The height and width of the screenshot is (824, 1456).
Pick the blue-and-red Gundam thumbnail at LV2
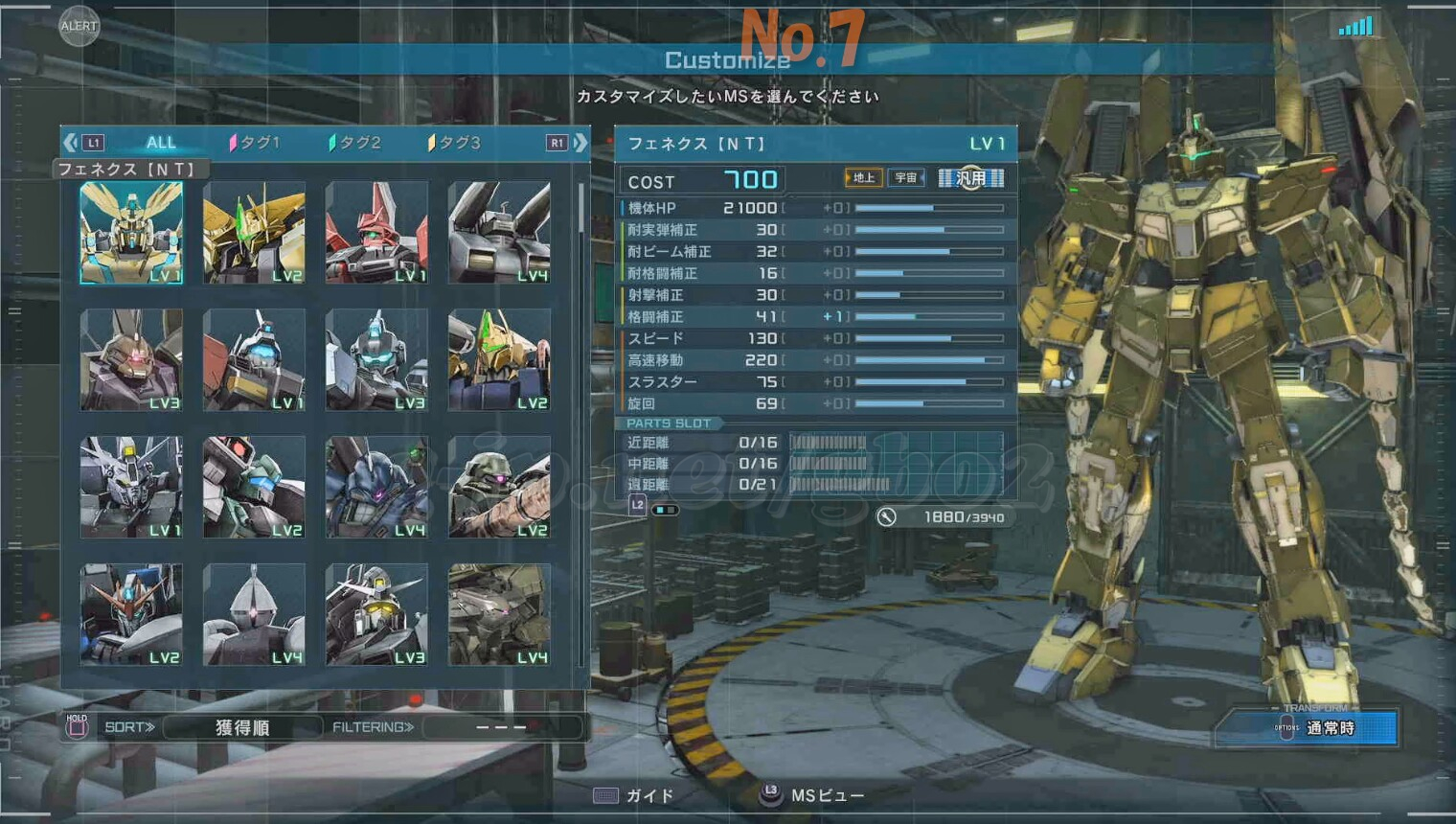131,614
